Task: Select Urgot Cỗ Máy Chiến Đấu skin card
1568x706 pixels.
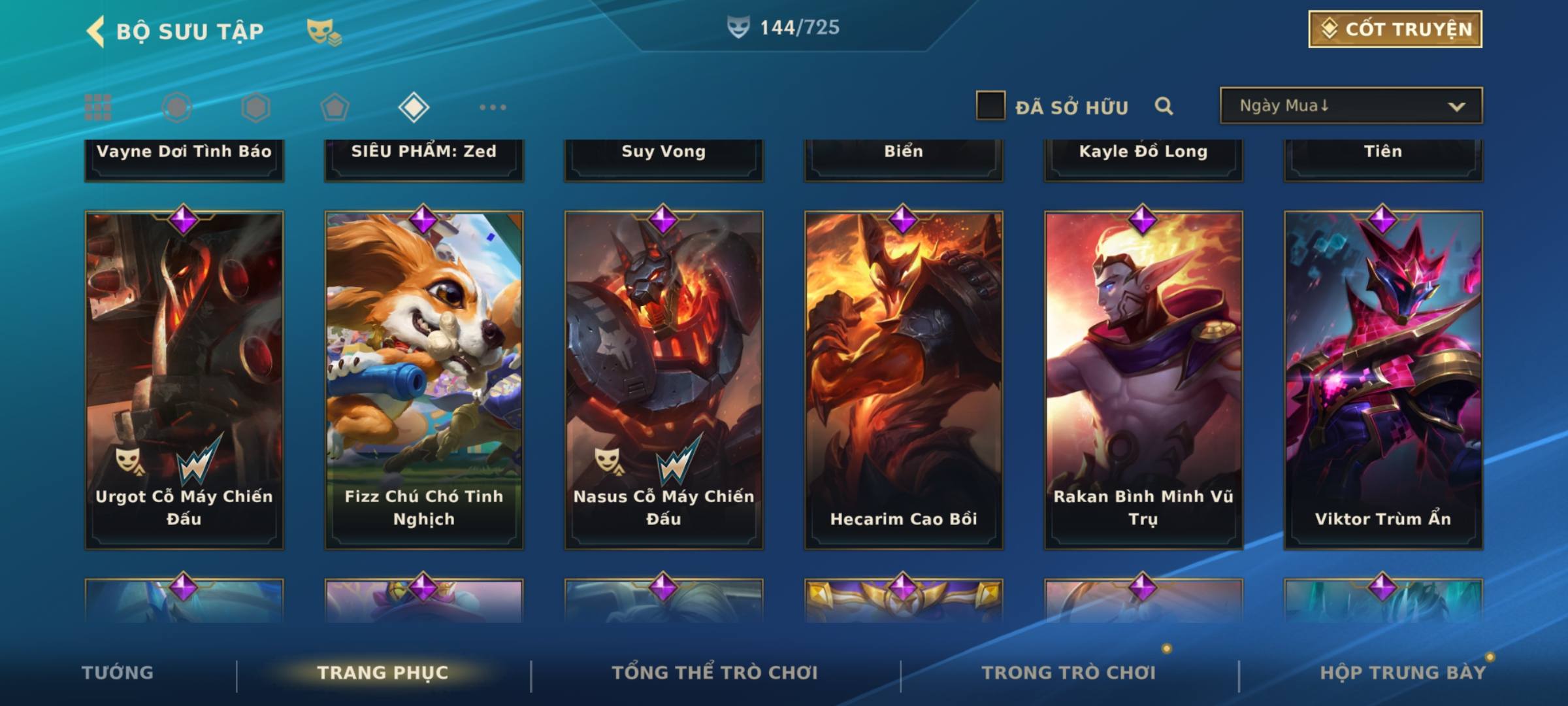Action: click(184, 379)
